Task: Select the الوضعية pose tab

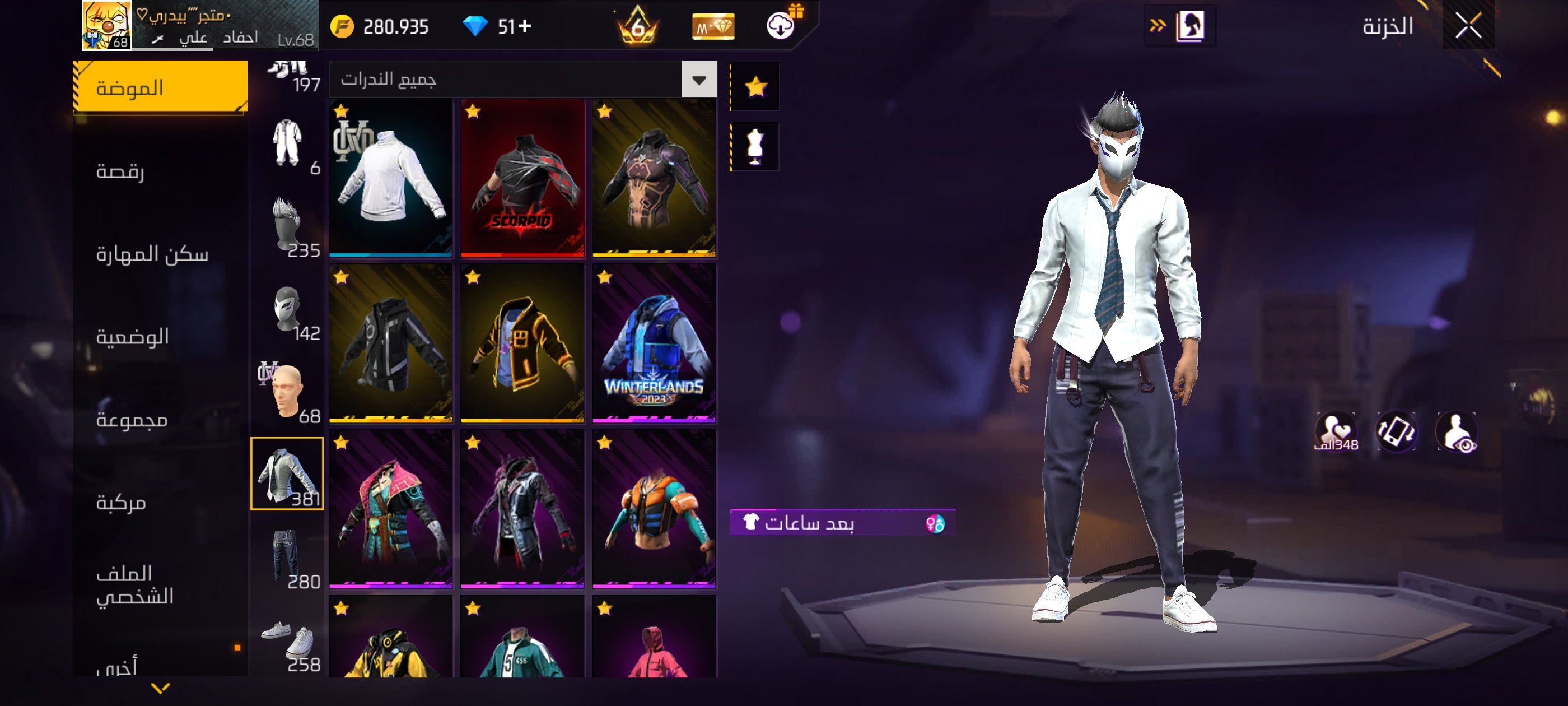Action: coord(133,336)
